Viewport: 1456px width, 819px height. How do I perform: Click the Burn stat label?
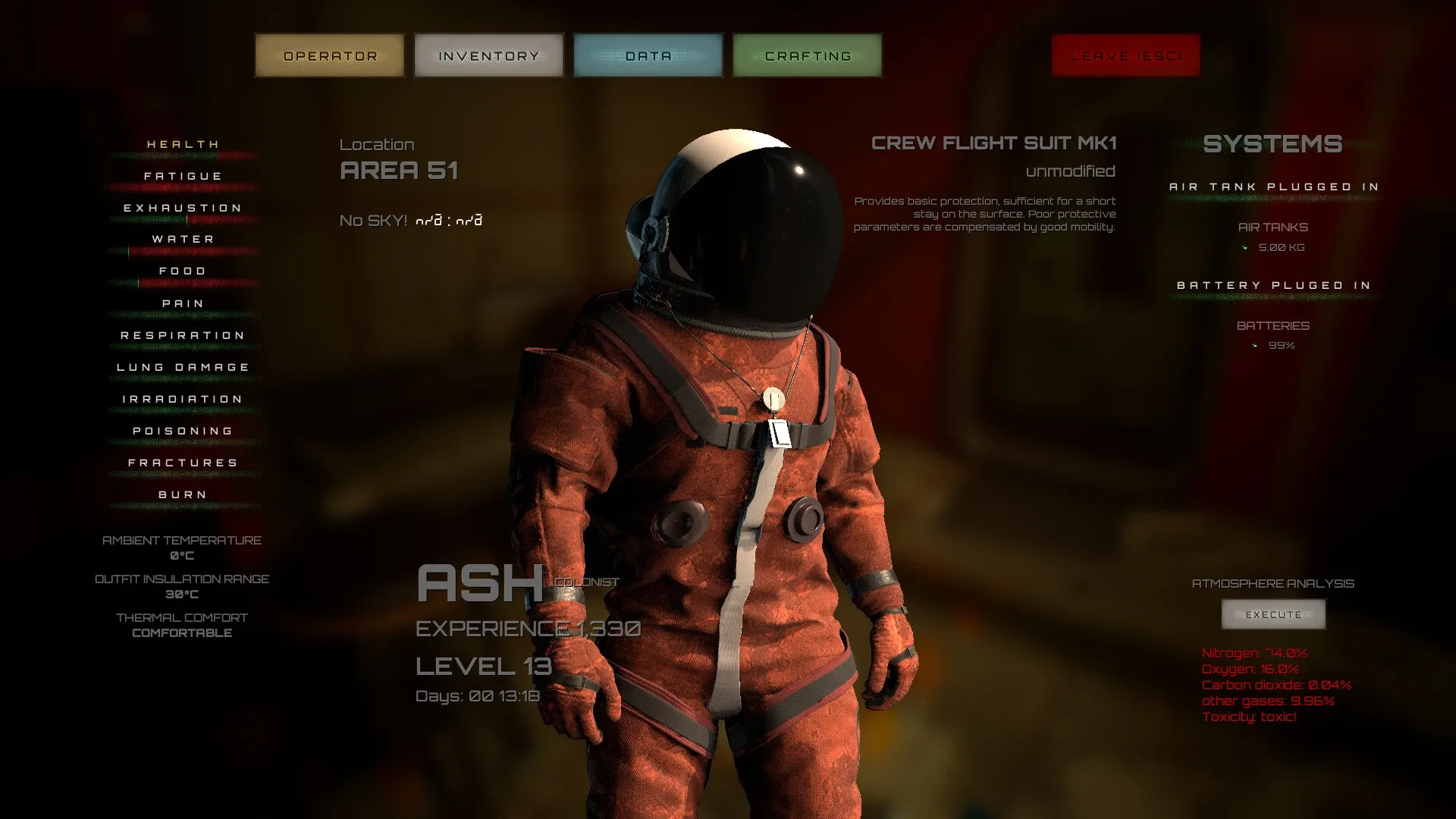tap(182, 494)
